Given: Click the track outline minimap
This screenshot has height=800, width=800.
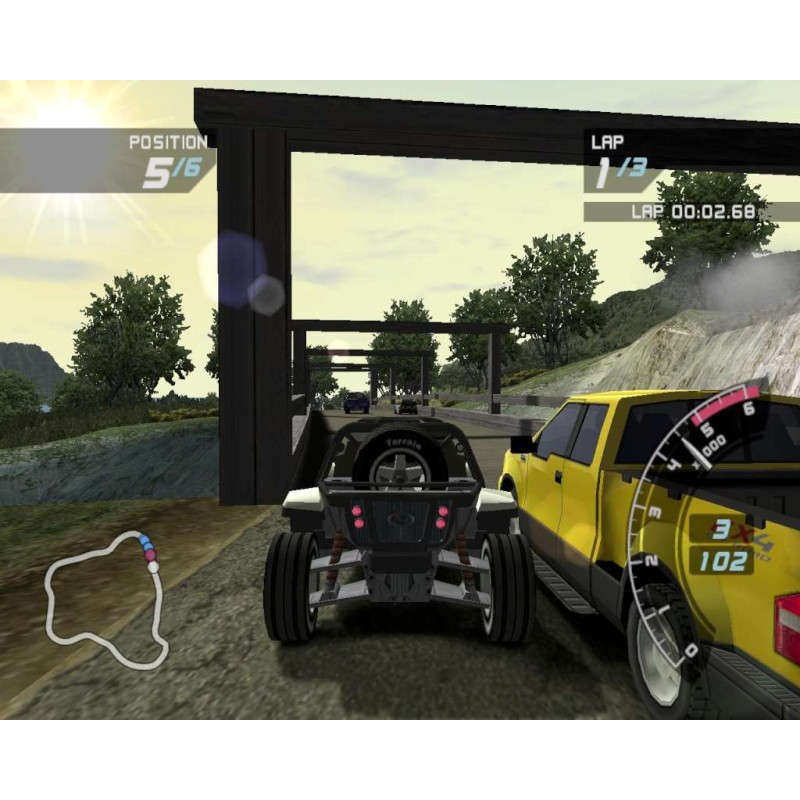Looking at the screenshot, I should (x=105, y=600).
